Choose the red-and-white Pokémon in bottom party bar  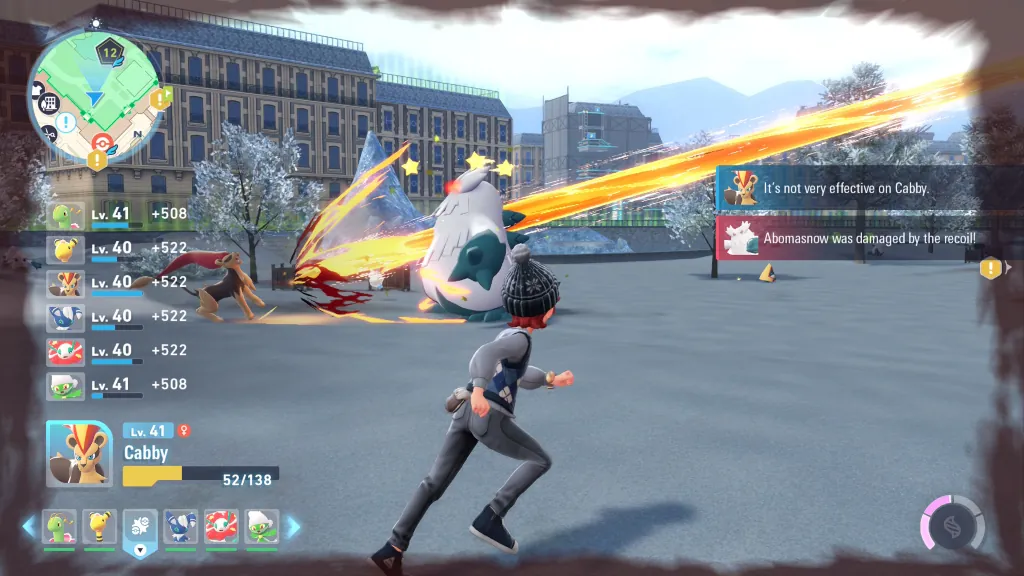pos(221,526)
